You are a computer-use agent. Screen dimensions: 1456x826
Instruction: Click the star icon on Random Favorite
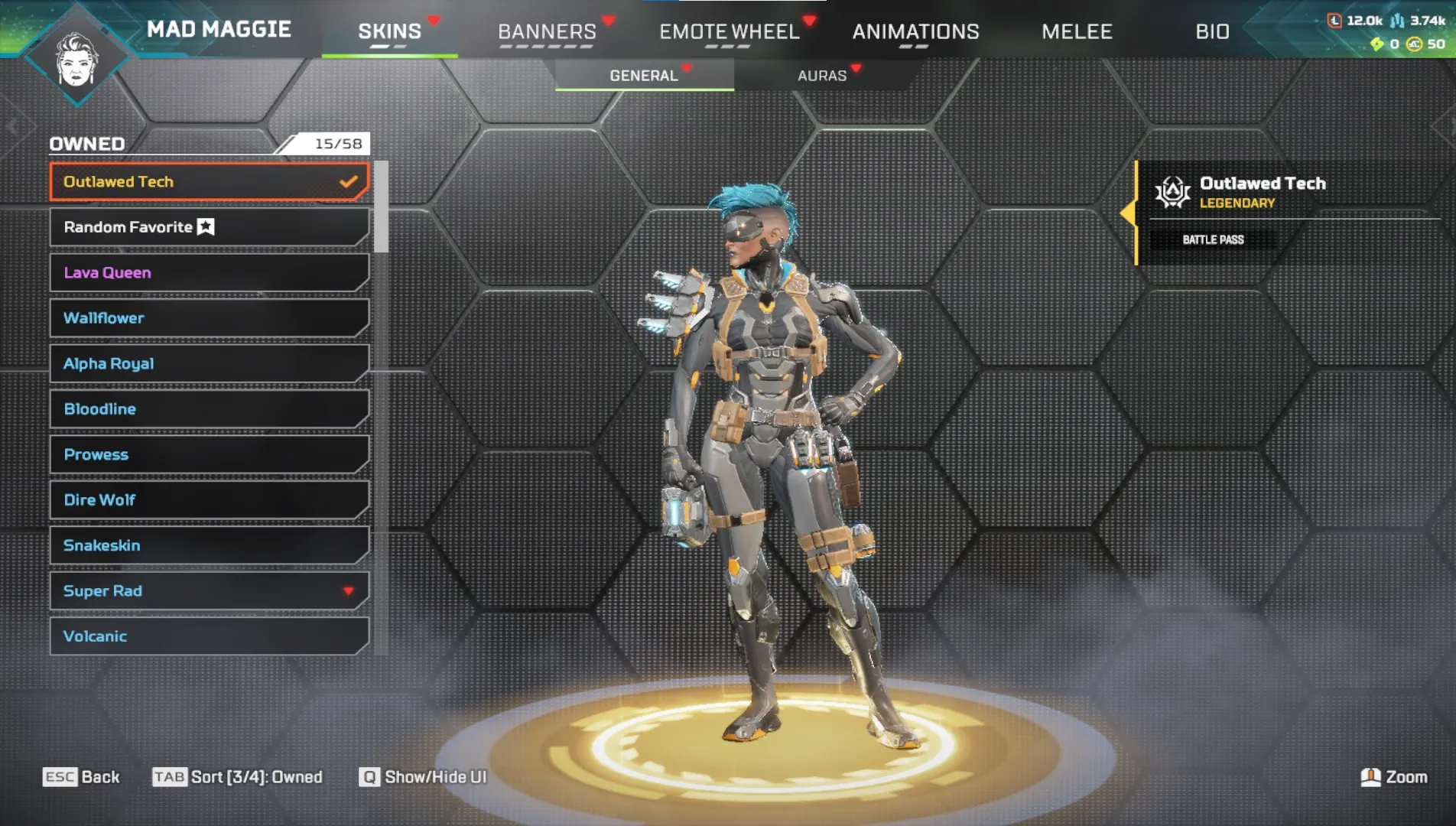204,226
